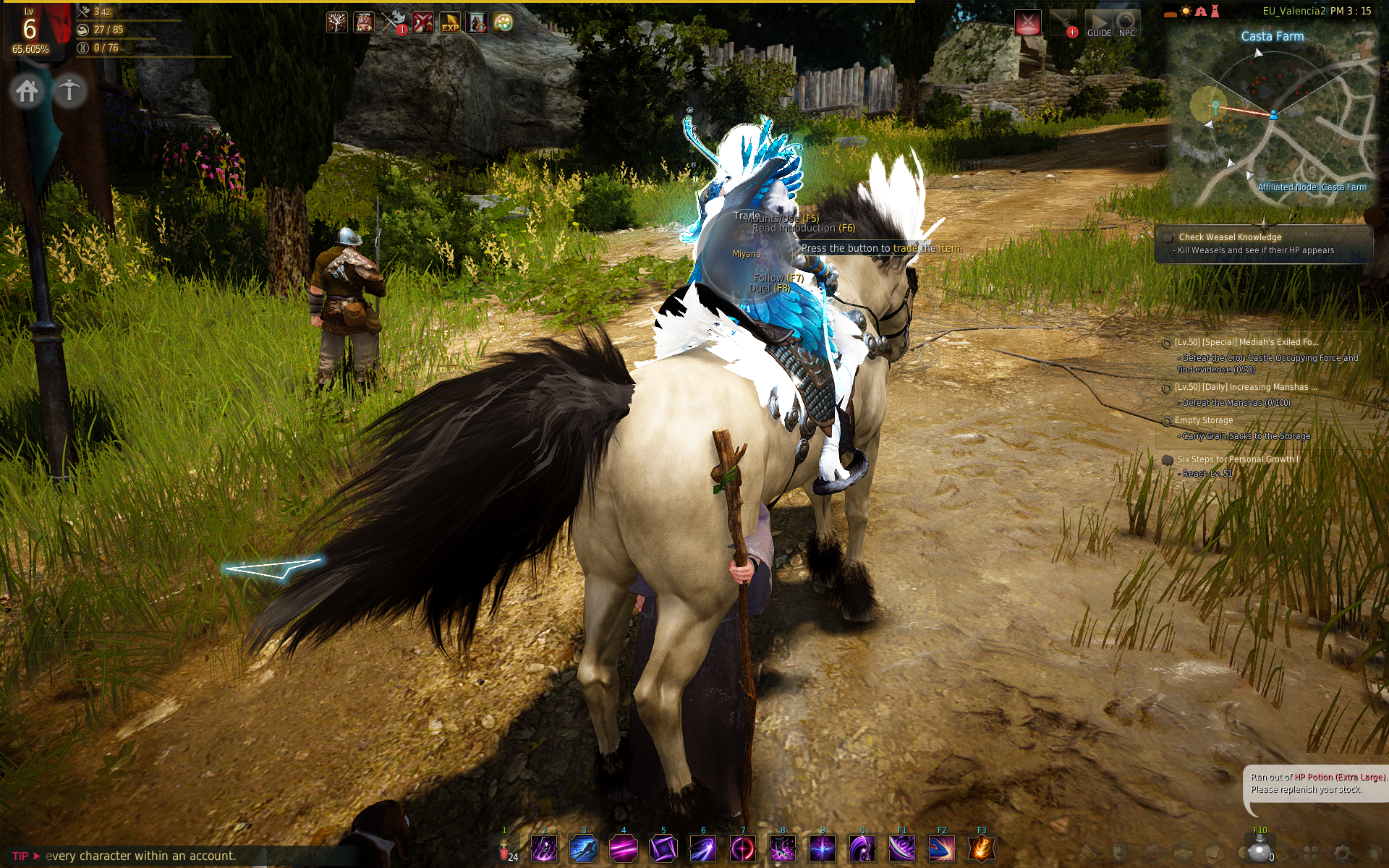Use the red HP potion in slot 1
Image resolution: width=1389 pixels, height=868 pixels.
[x=505, y=849]
